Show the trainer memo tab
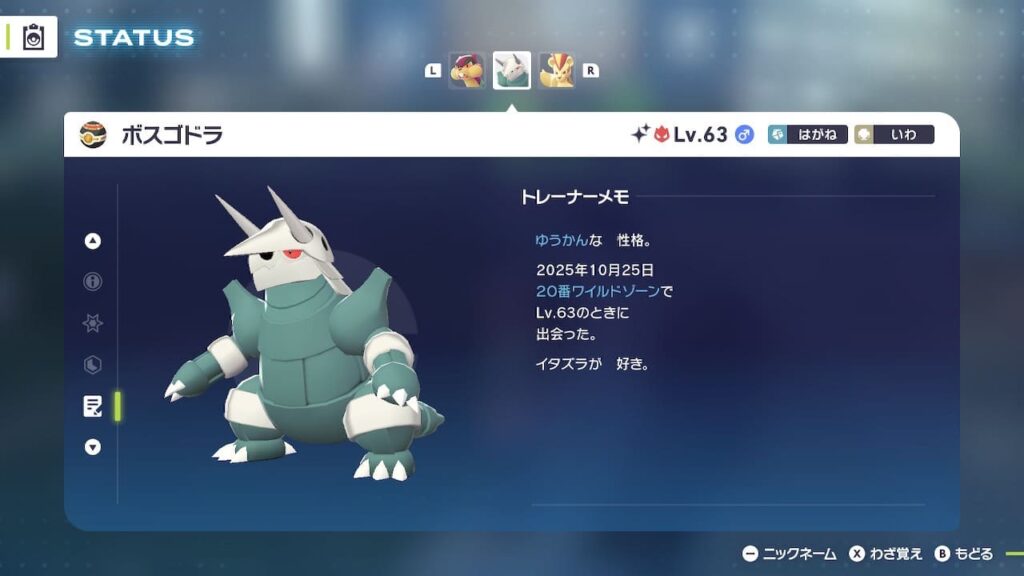1024x576 pixels. point(93,406)
